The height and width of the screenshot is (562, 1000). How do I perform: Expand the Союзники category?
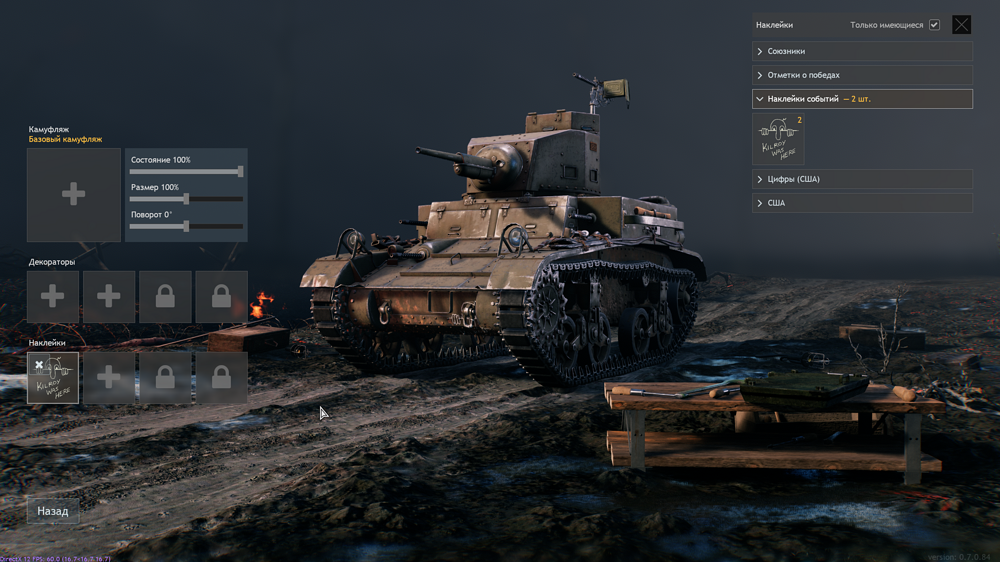tap(862, 51)
